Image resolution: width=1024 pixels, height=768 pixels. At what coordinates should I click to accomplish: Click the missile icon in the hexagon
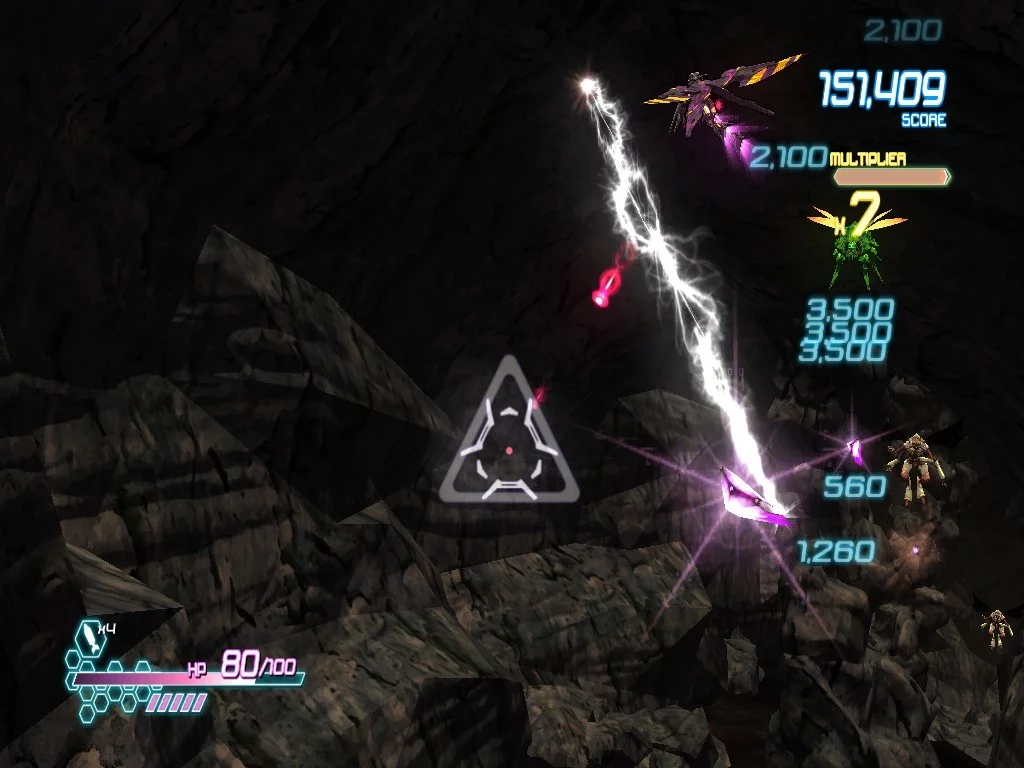click(x=88, y=638)
